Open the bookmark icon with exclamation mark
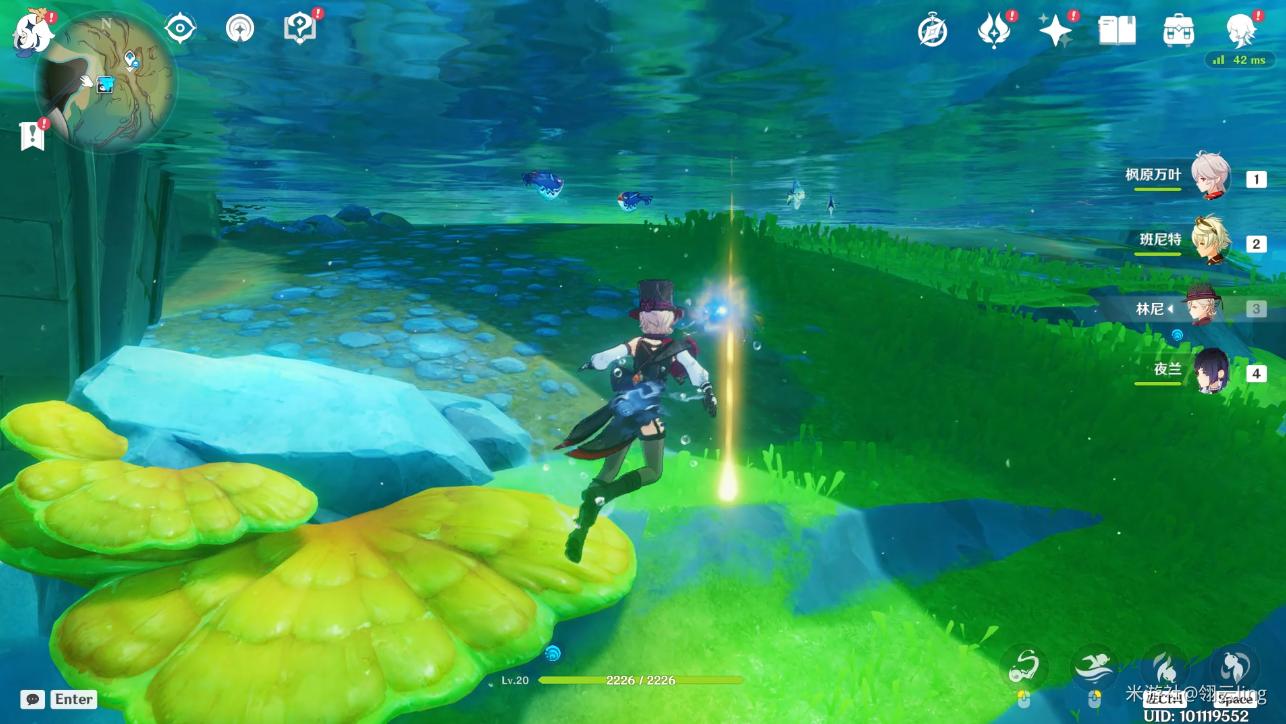 (33, 135)
